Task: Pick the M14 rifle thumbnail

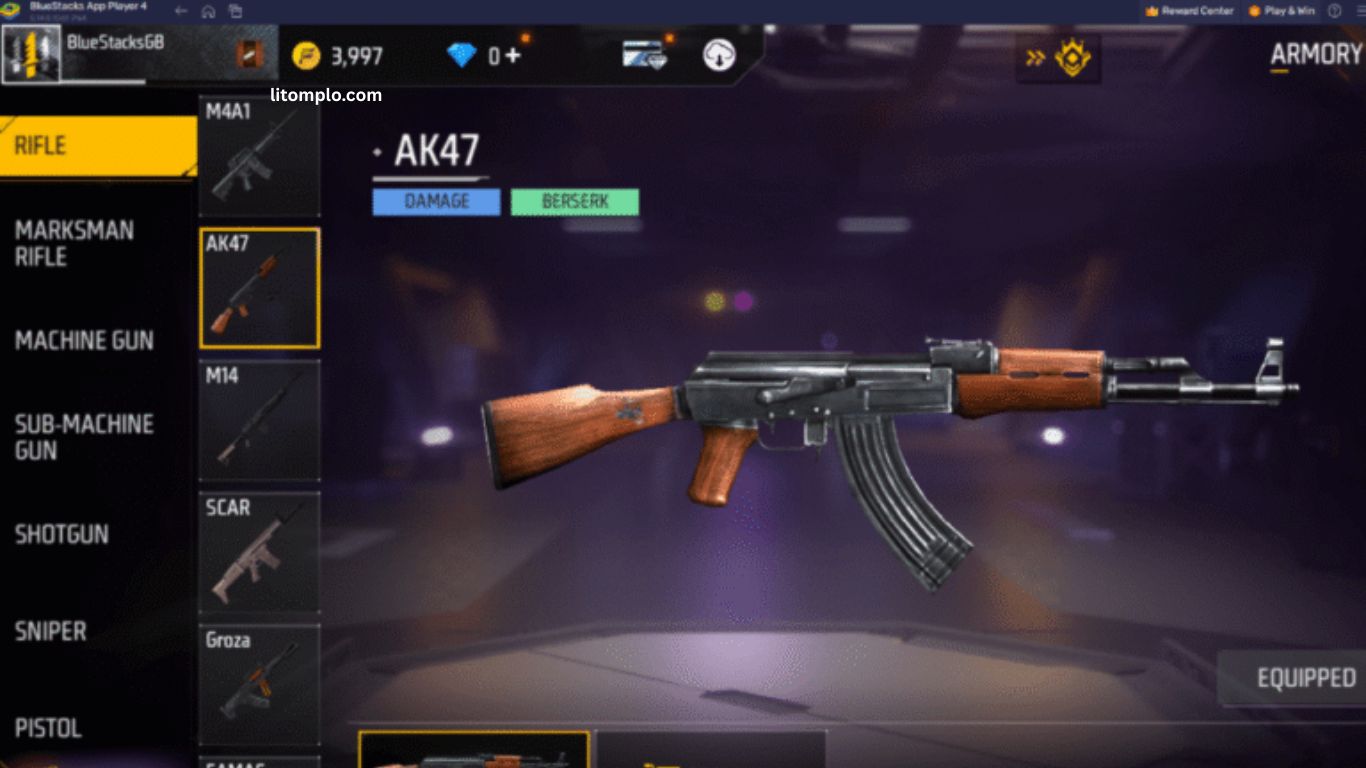Action: pos(259,420)
